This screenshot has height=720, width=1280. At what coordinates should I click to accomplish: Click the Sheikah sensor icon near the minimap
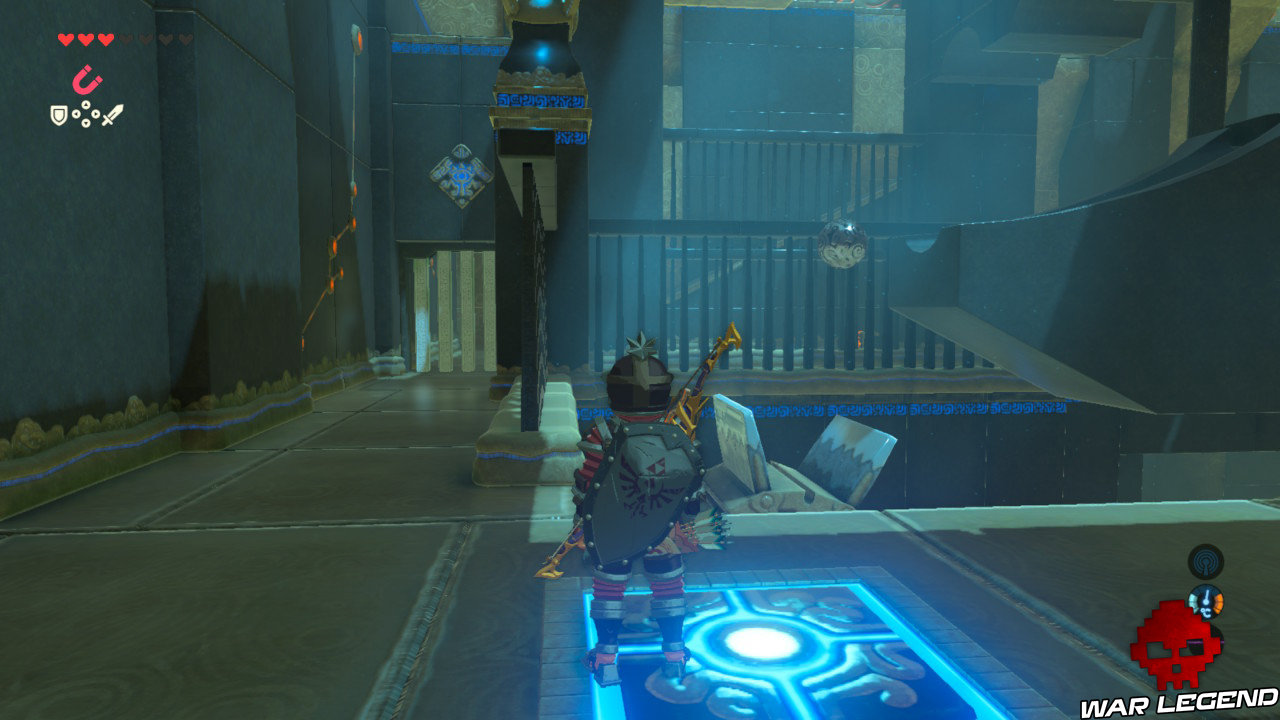[1205, 563]
